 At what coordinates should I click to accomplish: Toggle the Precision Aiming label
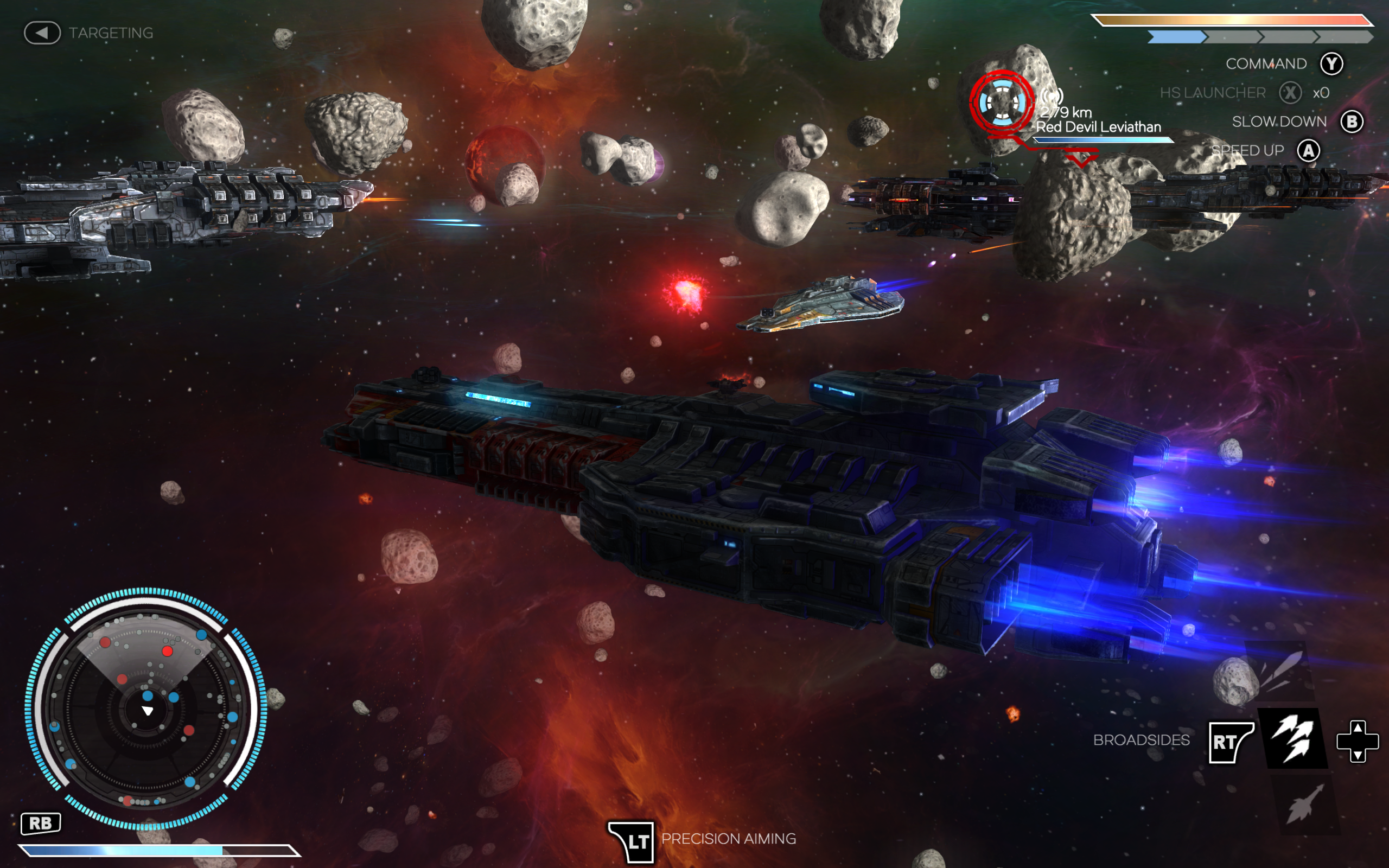tap(728, 839)
